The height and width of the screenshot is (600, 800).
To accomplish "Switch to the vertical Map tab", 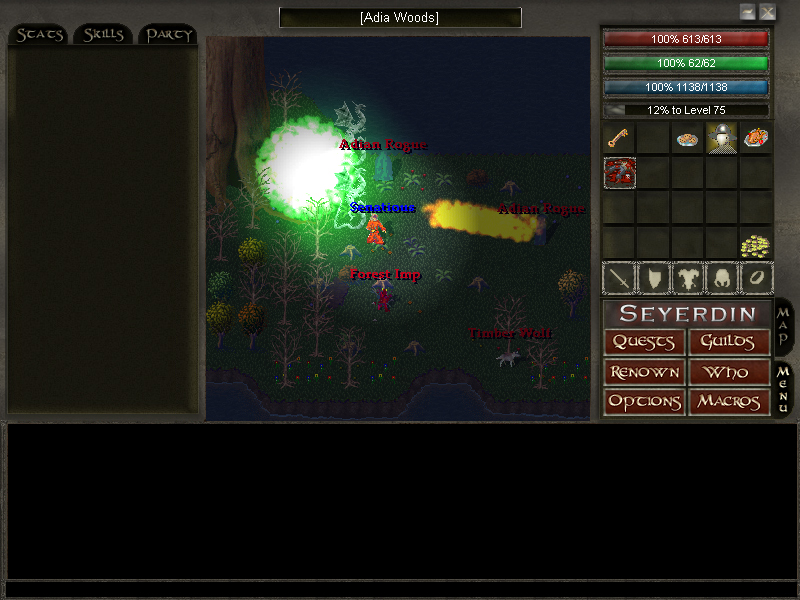I will [x=784, y=326].
